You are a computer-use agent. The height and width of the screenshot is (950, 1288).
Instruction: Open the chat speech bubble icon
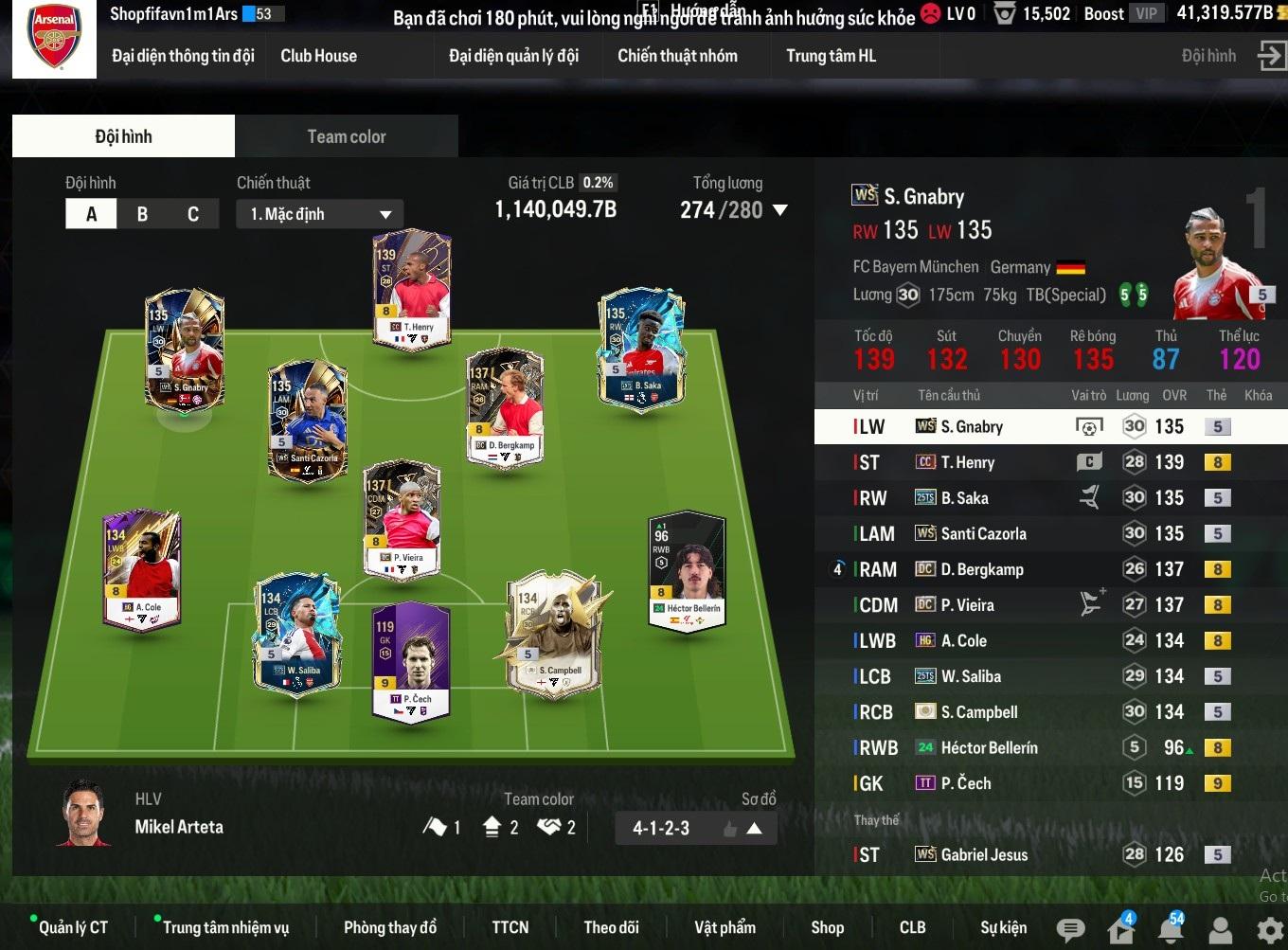click(x=1070, y=929)
